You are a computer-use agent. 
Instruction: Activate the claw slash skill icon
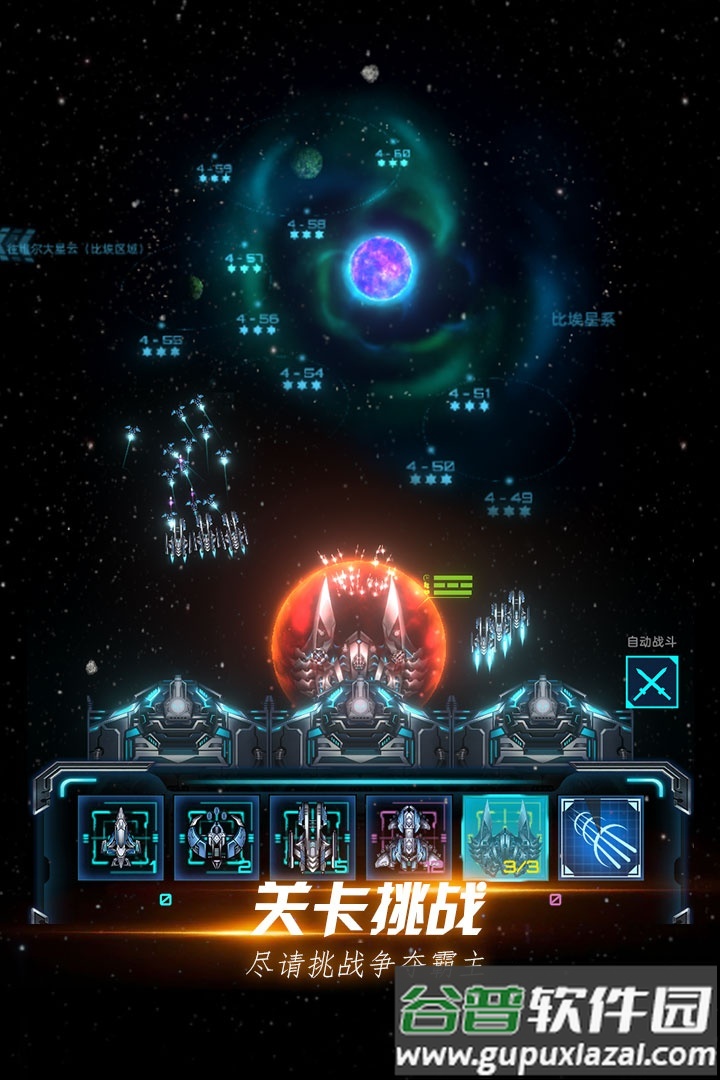(600, 838)
